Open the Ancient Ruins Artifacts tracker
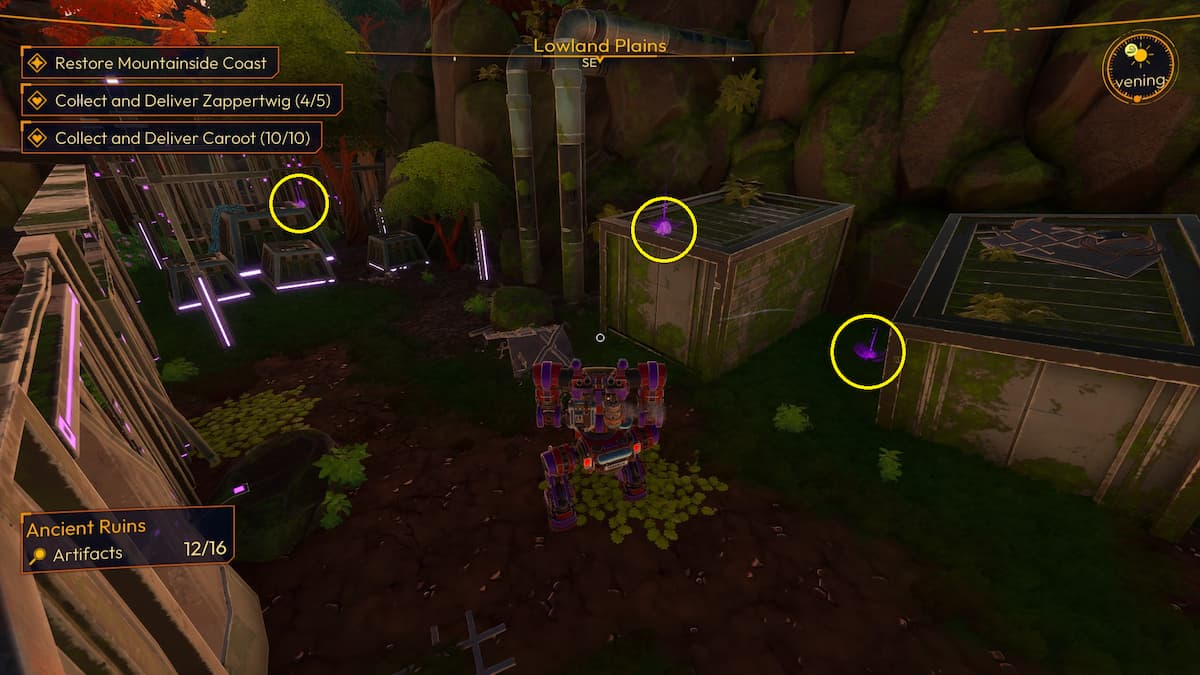 pos(128,539)
